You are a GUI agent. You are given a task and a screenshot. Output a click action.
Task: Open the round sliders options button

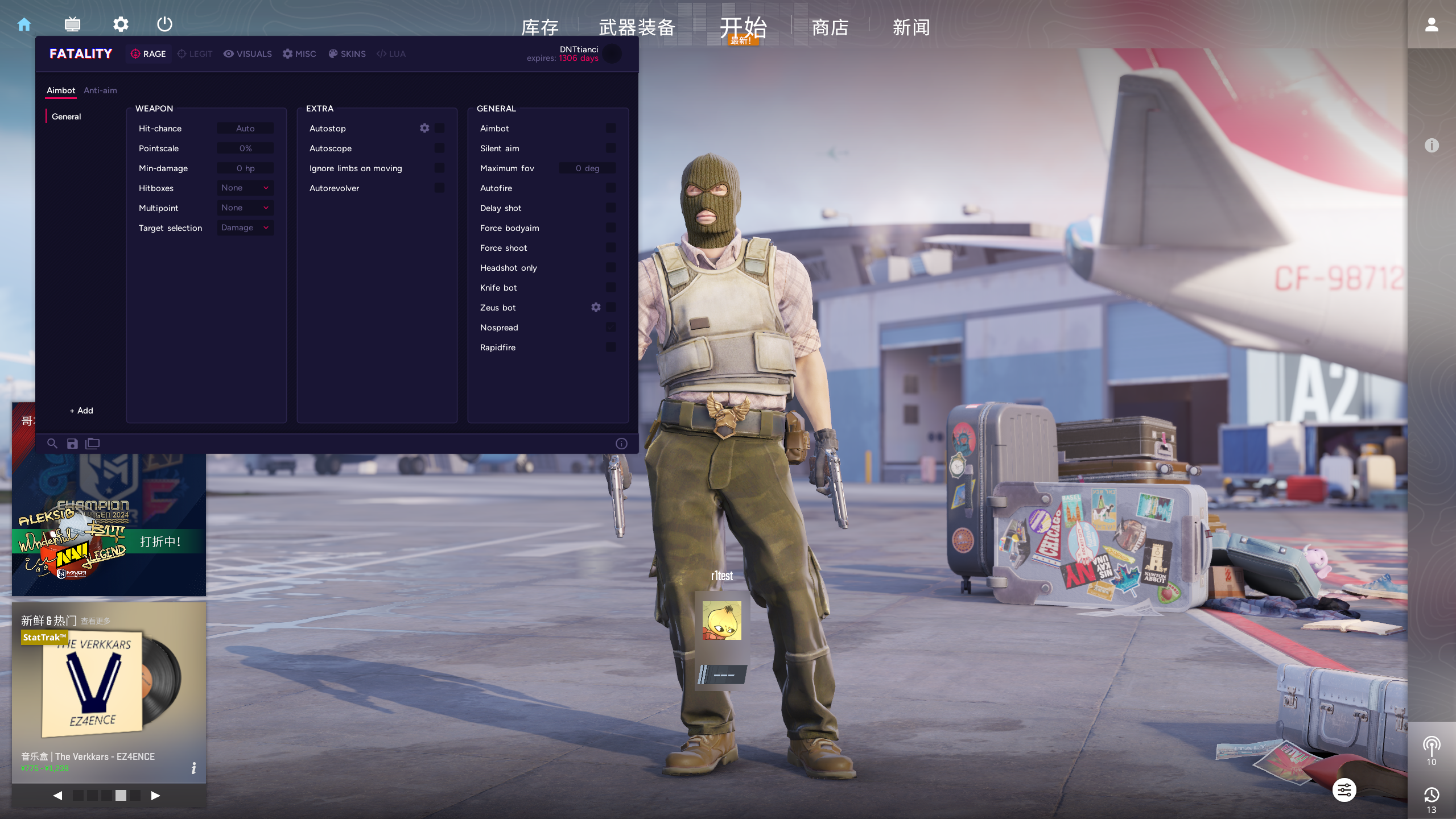coord(1344,790)
